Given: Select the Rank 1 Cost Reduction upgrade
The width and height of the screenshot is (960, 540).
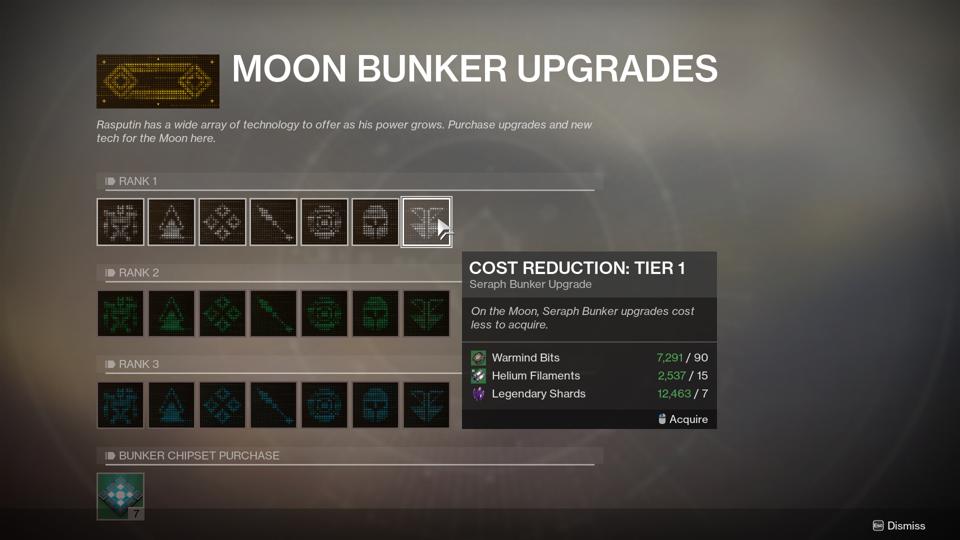Looking at the screenshot, I should (426, 221).
